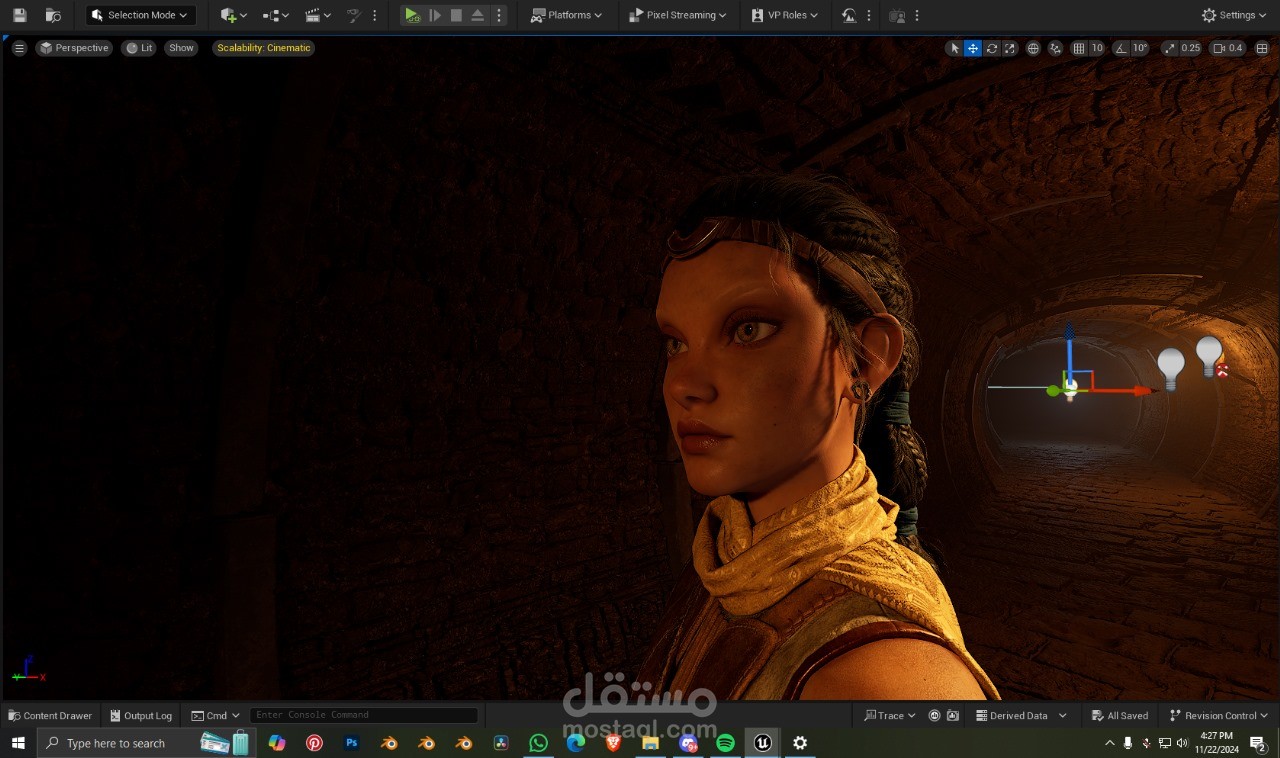1280x758 pixels.
Task: Open Spotify from the Windows taskbar
Action: 725,743
